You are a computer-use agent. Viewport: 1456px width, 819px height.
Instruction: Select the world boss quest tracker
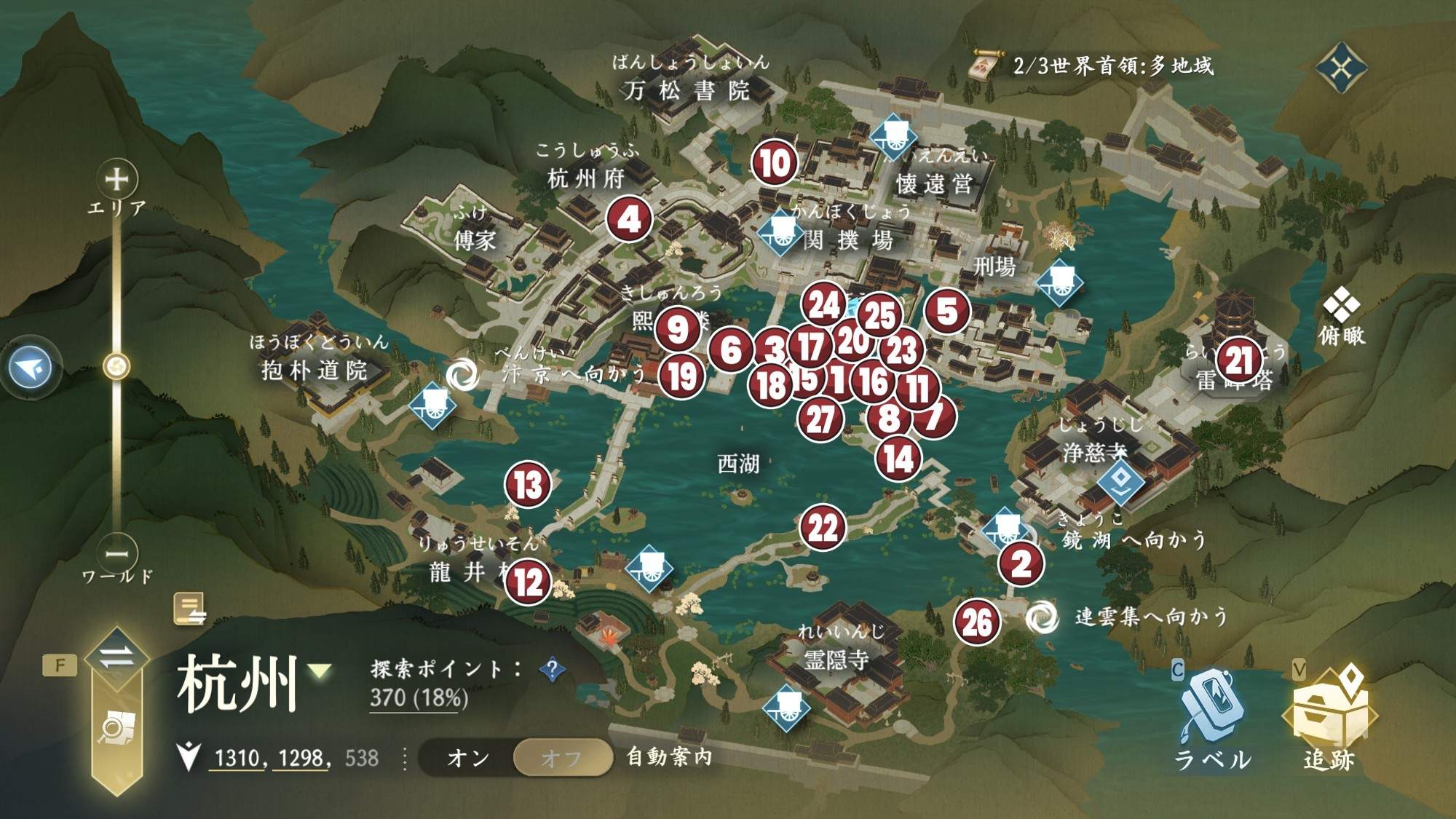984,66
